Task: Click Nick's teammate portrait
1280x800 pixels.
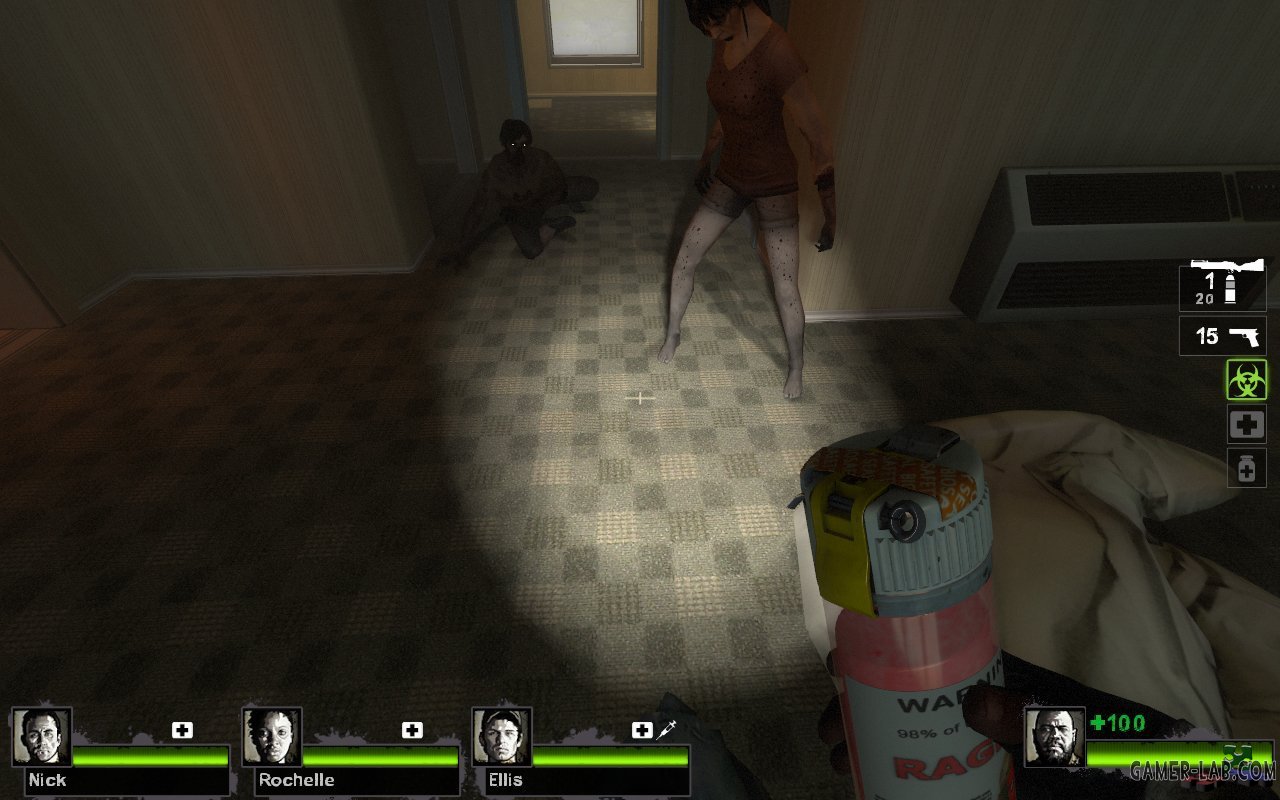Action: [x=42, y=737]
